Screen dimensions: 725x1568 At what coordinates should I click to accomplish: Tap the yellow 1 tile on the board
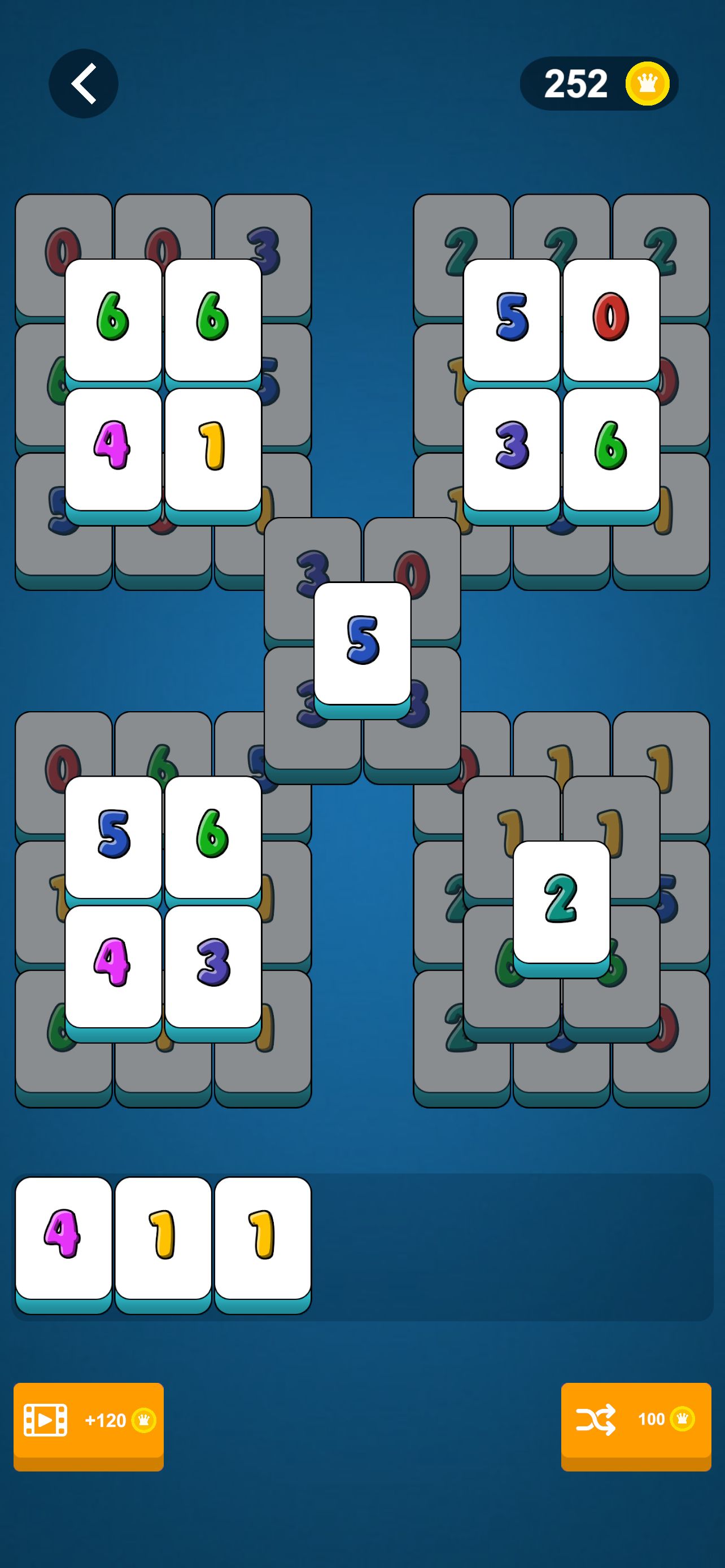[212, 449]
